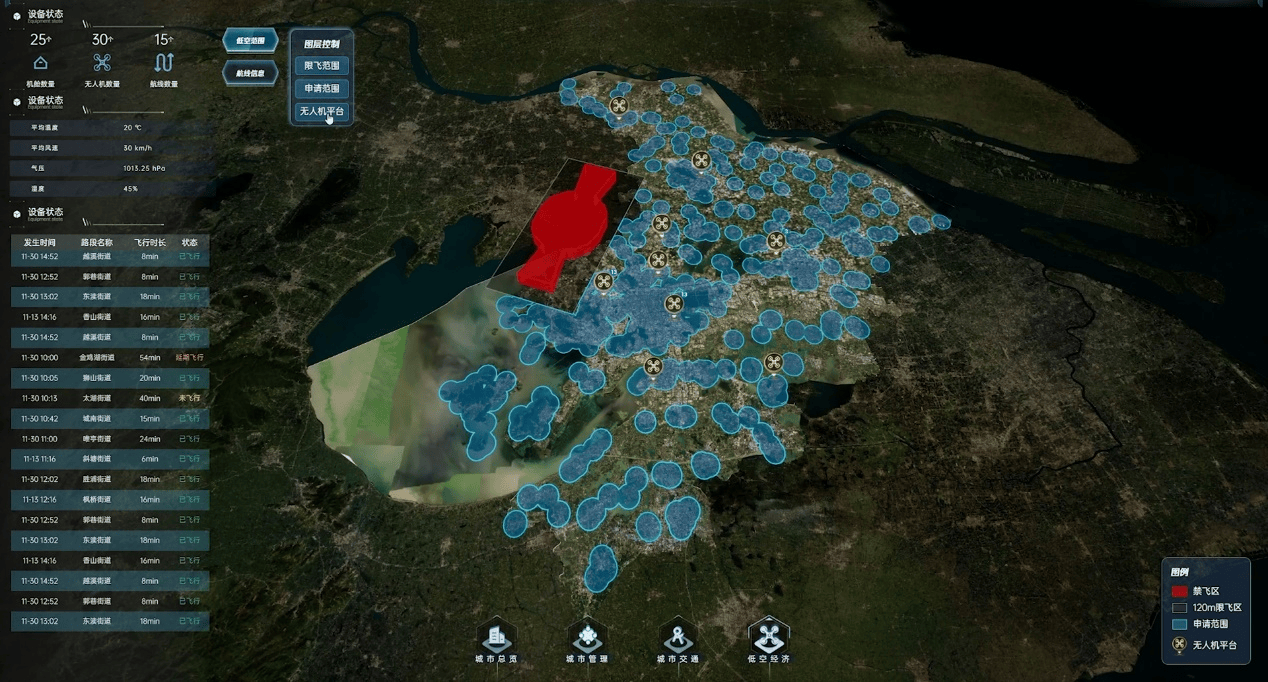Click the red 禁飞区 legend entry
This screenshot has height=682, width=1268.
click(x=1205, y=591)
